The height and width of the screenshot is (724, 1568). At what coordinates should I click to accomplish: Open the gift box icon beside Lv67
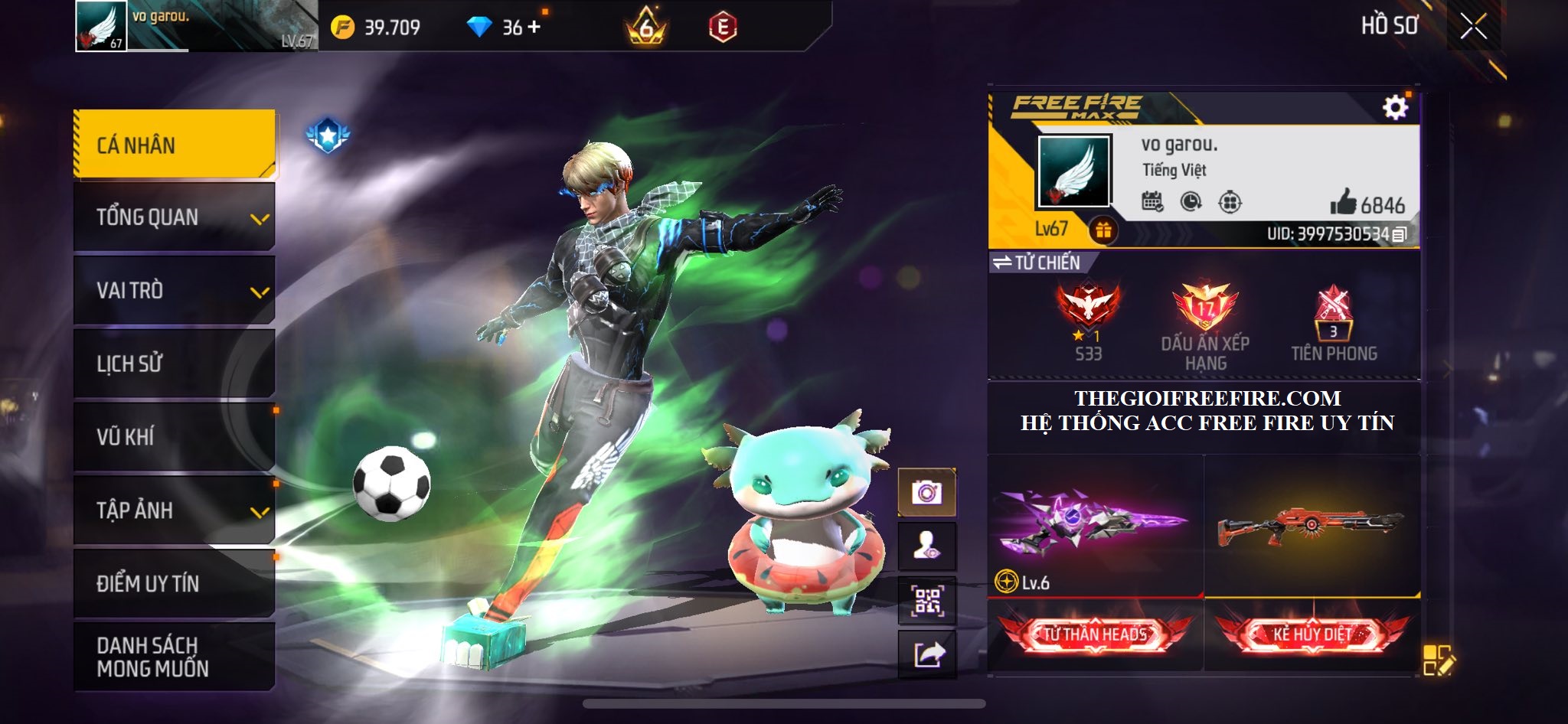pyautogui.click(x=1103, y=230)
